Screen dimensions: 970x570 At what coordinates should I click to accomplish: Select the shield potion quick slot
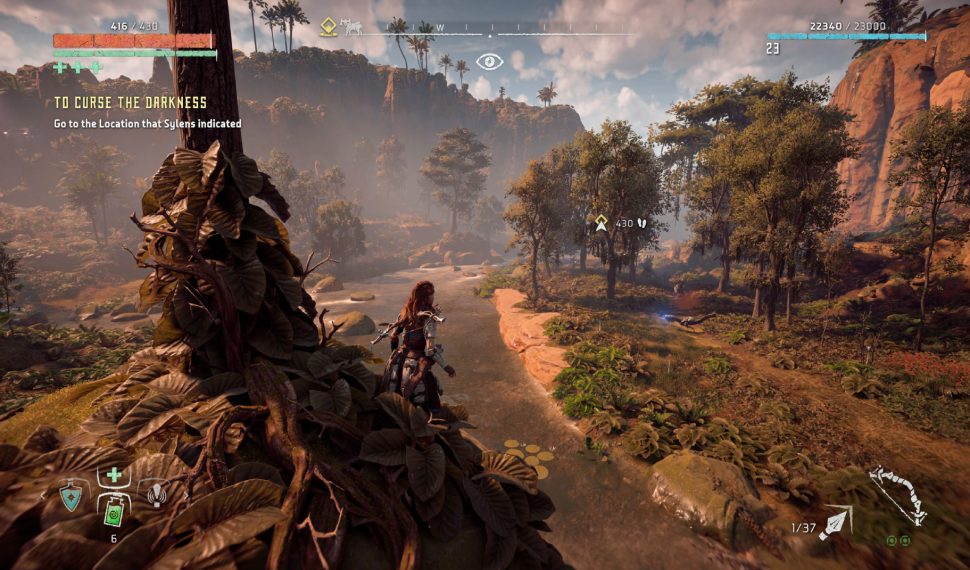coord(72,495)
